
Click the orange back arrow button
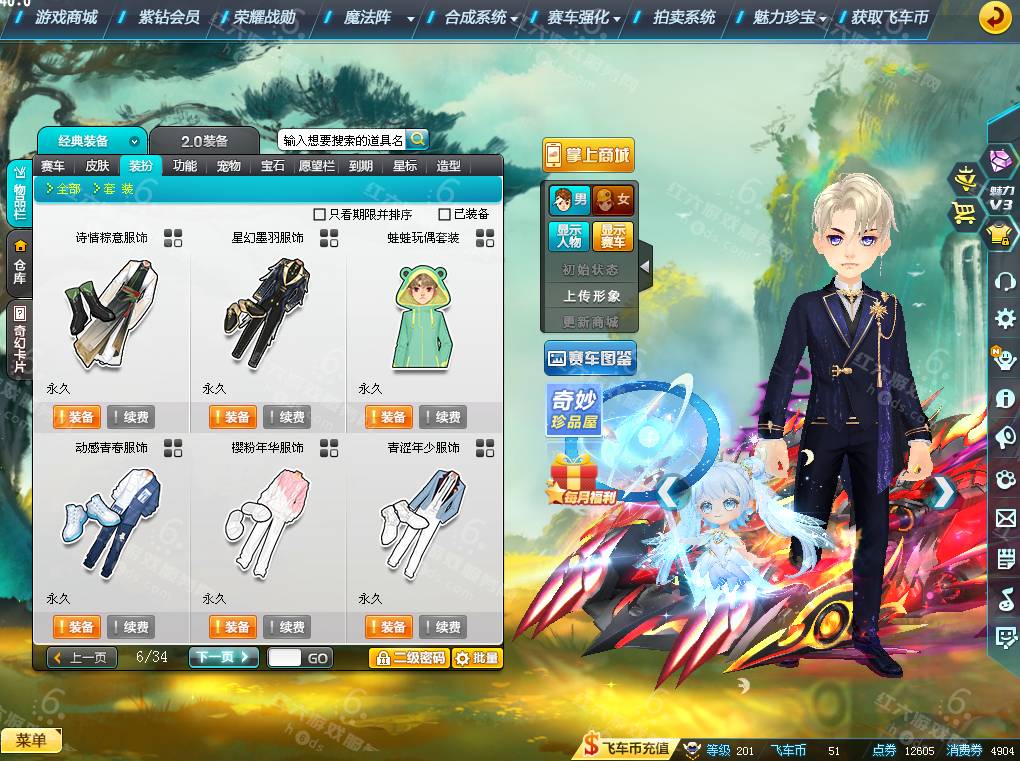click(x=994, y=18)
